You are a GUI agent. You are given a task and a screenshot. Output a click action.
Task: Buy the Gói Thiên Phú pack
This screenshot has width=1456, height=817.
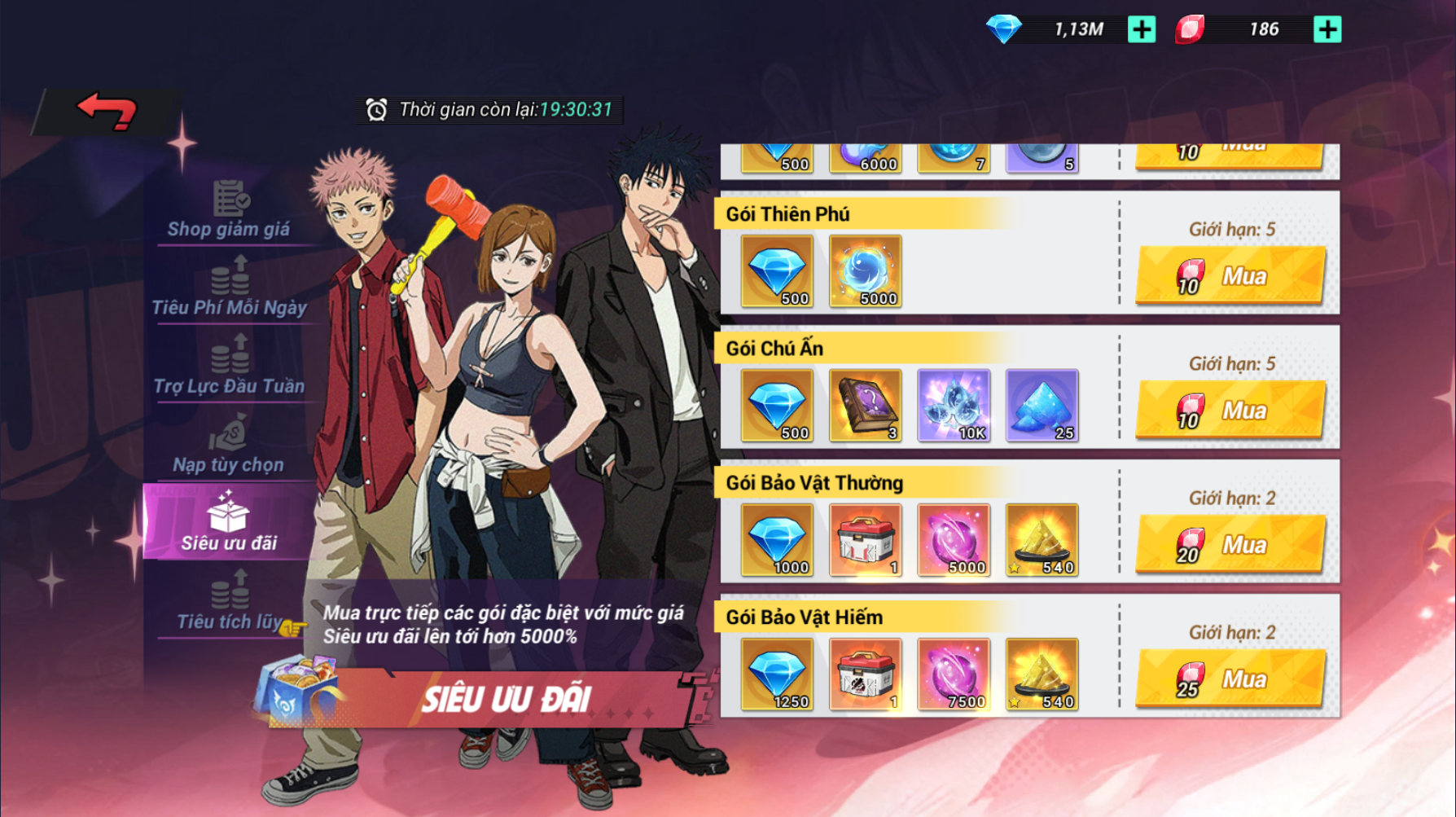pyautogui.click(x=1230, y=276)
